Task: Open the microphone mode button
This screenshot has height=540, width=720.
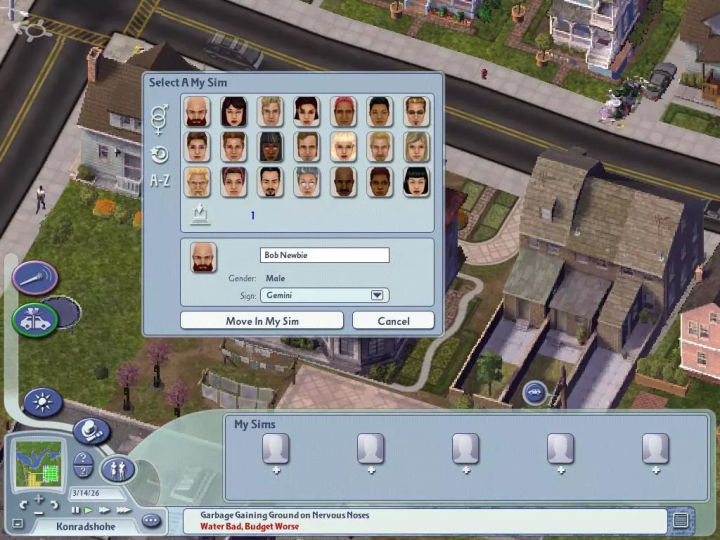Action: (x=36, y=277)
